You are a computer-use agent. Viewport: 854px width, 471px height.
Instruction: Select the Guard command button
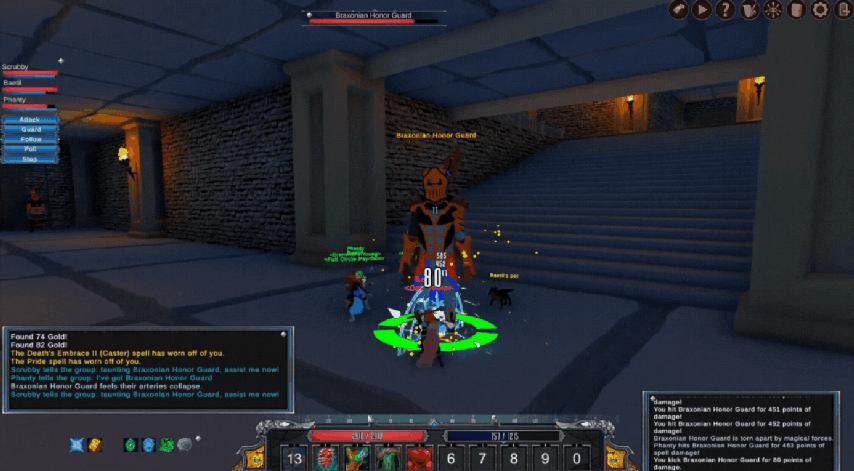pos(30,129)
